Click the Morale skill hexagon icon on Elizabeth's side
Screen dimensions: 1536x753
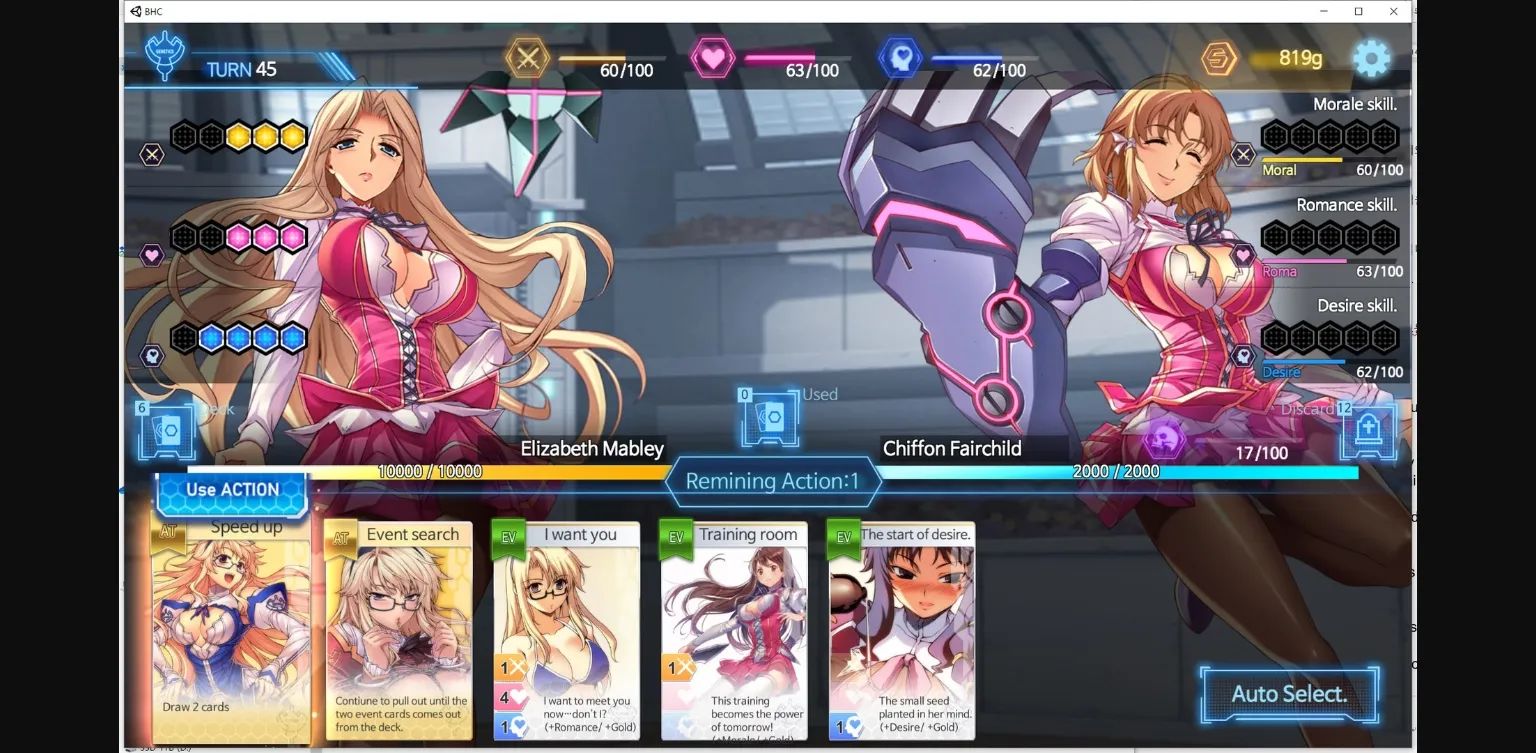point(152,154)
